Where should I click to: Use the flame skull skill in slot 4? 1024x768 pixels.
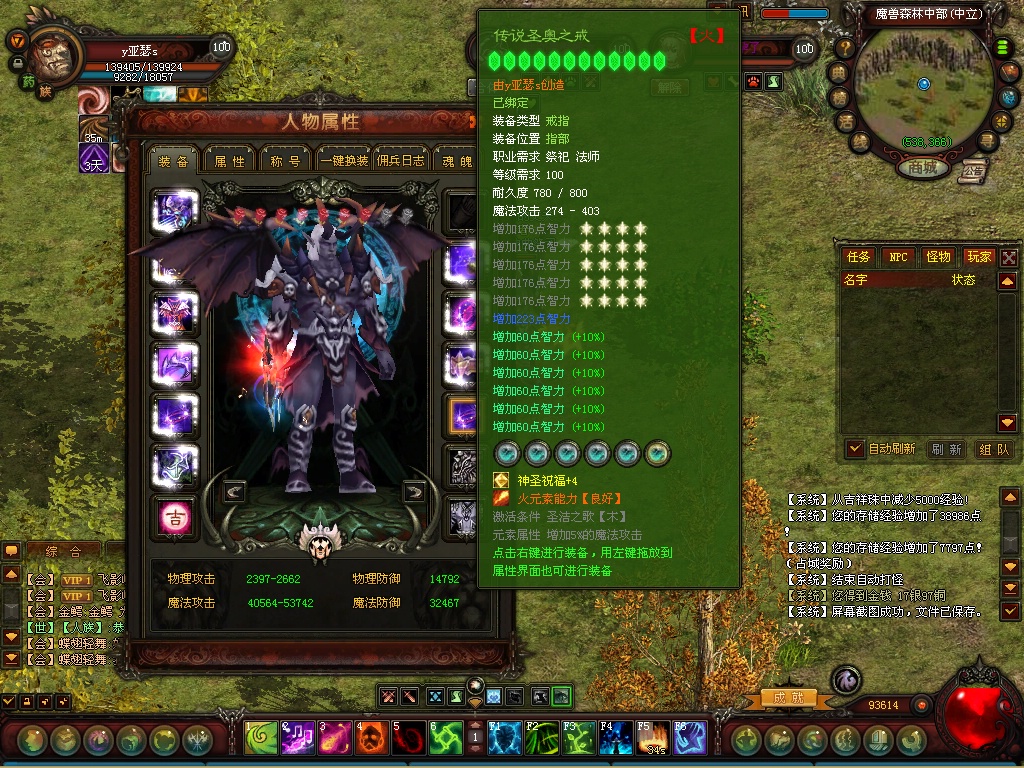pyautogui.click(x=371, y=738)
